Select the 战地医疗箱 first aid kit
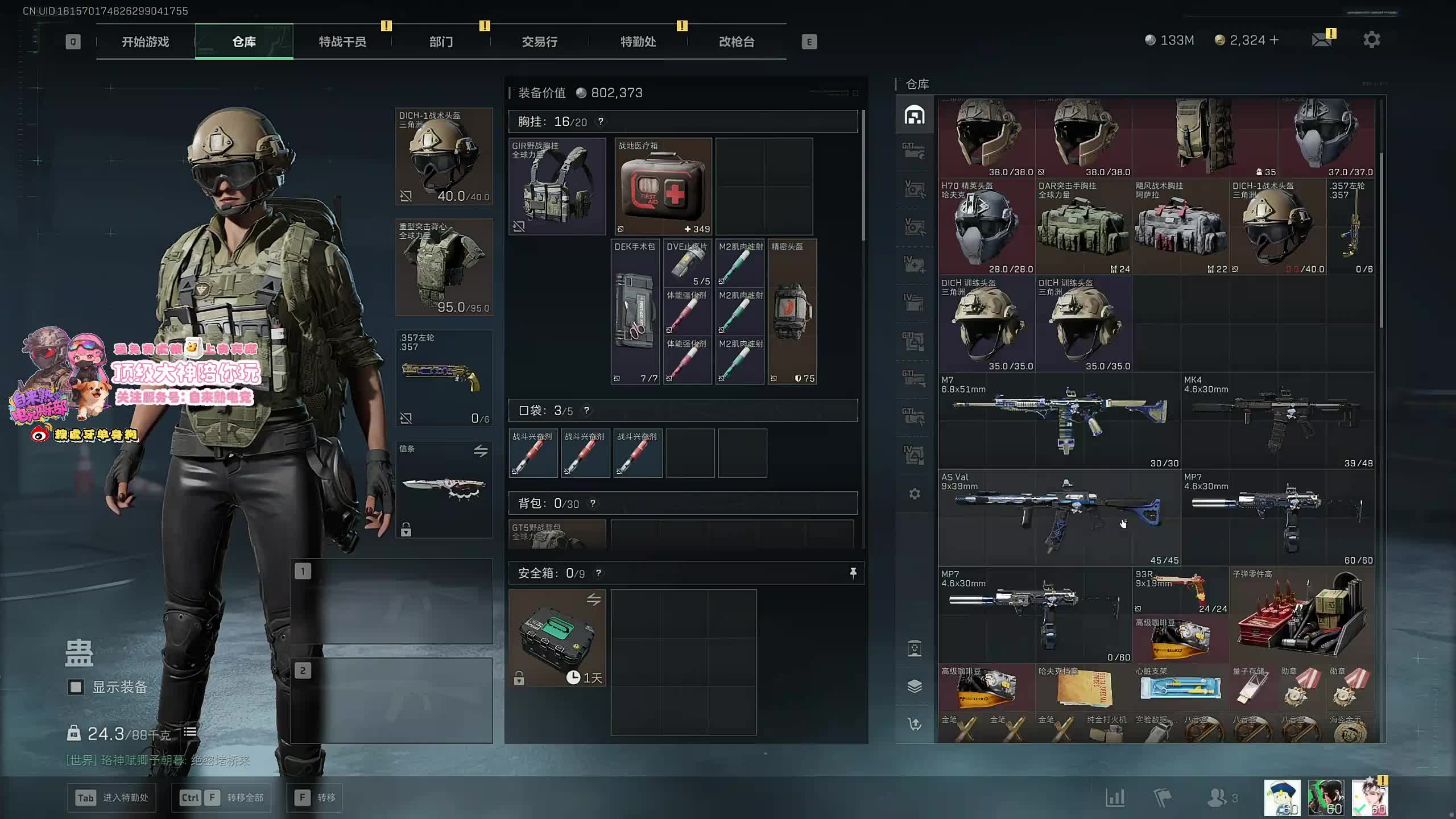The height and width of the screenshot is (819, 1456). click(x=663, y=187)
